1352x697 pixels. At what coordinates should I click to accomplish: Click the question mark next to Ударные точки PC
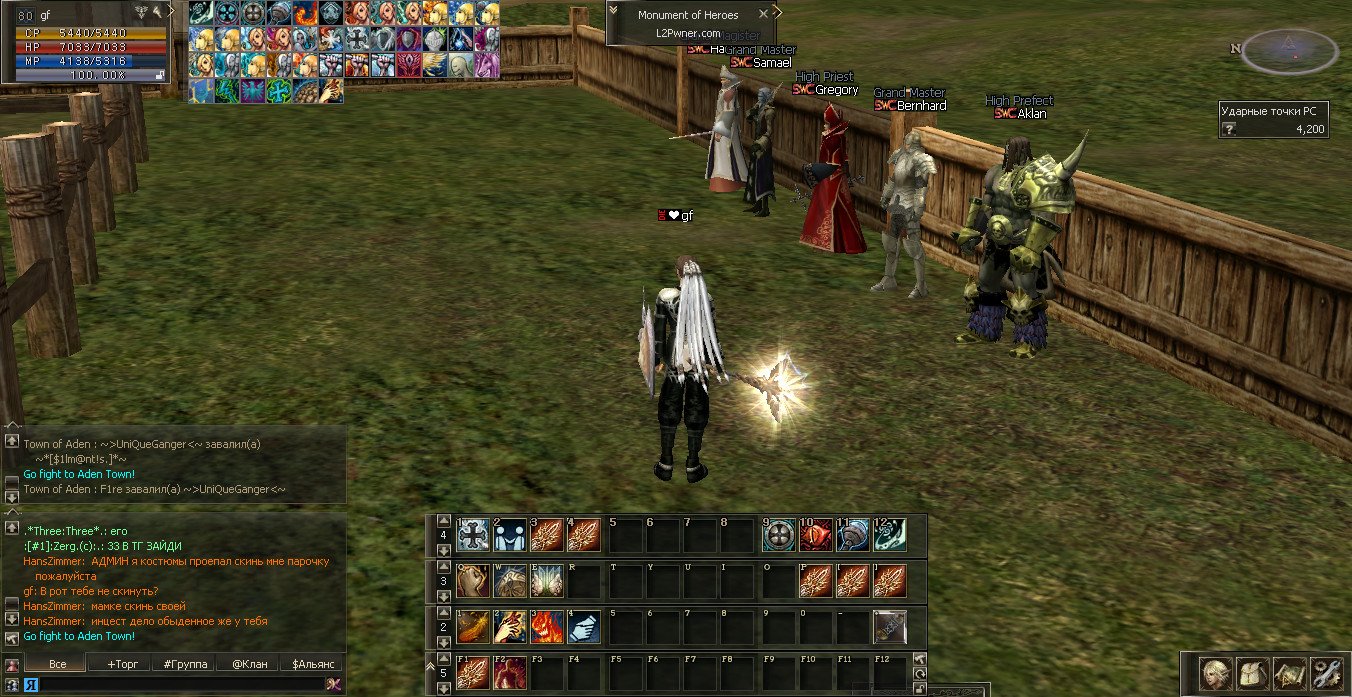pos(1229,129)
